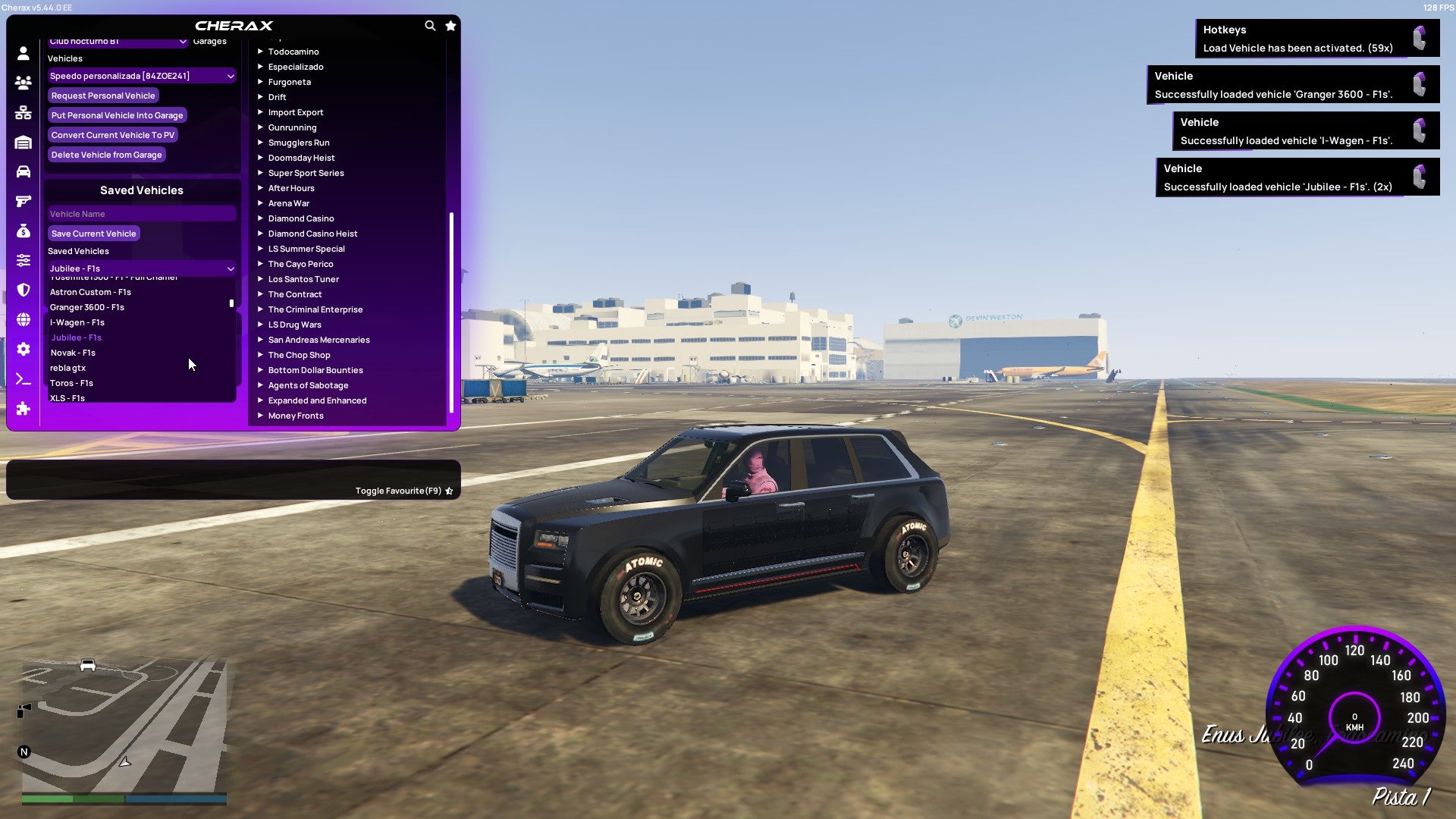Open the Speedo personalizada vehicle dropdown
Viewport: 1456px width, 819px height.
tap(141, 75)
